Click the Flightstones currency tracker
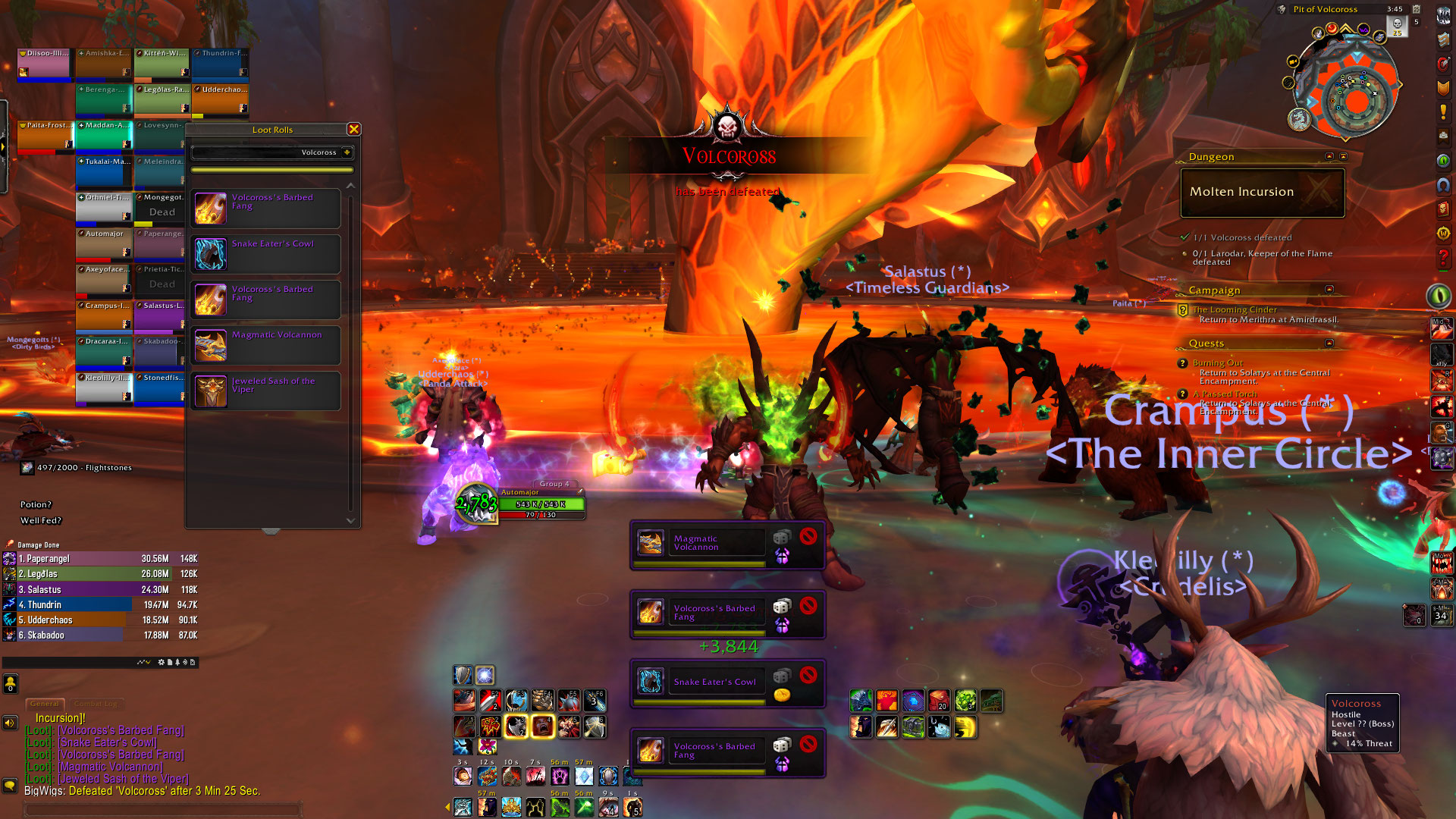This screenshot has height=819, width=1456. coord(76,468)
